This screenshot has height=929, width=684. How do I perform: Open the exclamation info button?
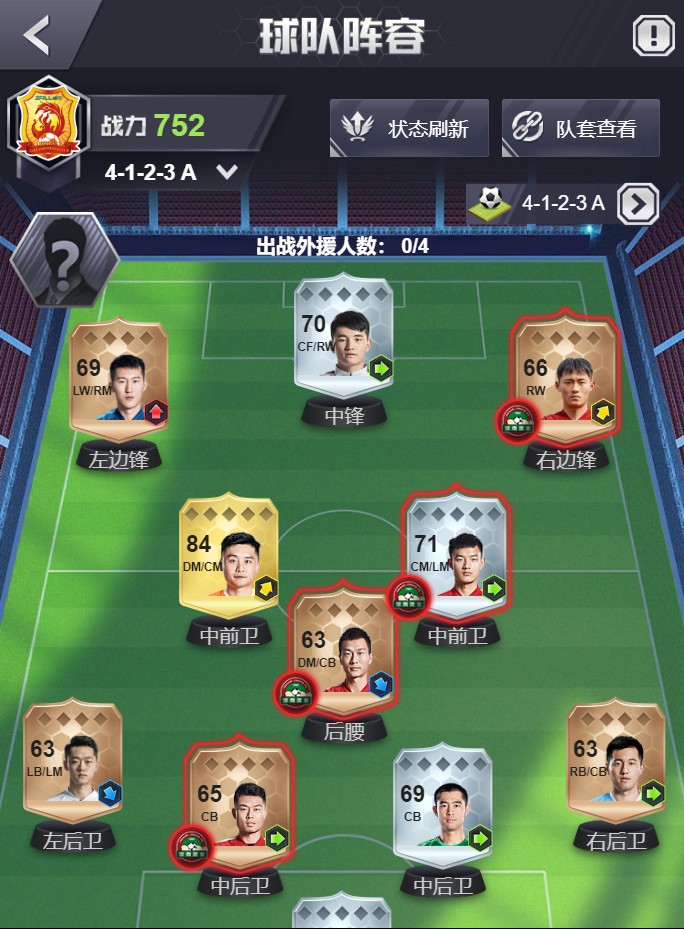point(654,37)
